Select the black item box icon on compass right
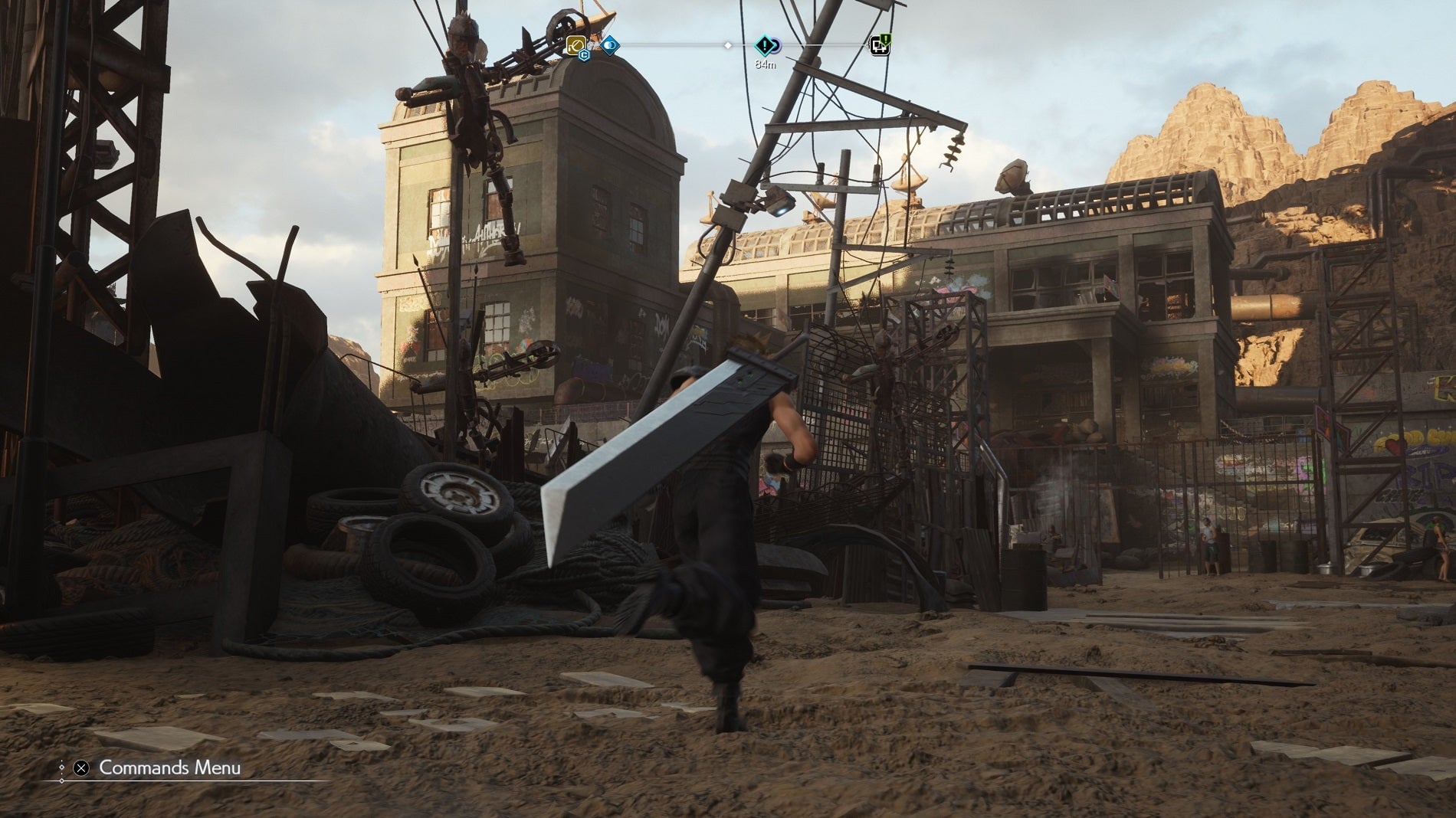This screenshot has height=818, width=1456. click(880, 47)
